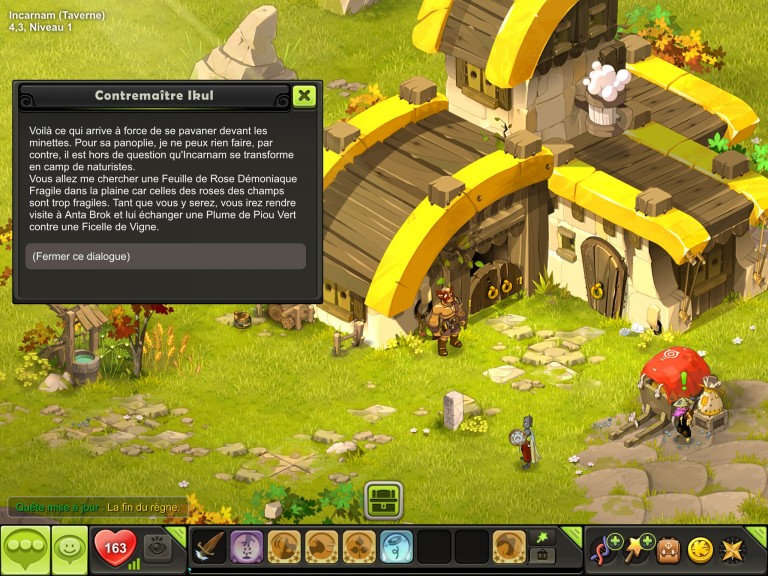Switch shortcut bar to items briefcase

pos(543,555)
